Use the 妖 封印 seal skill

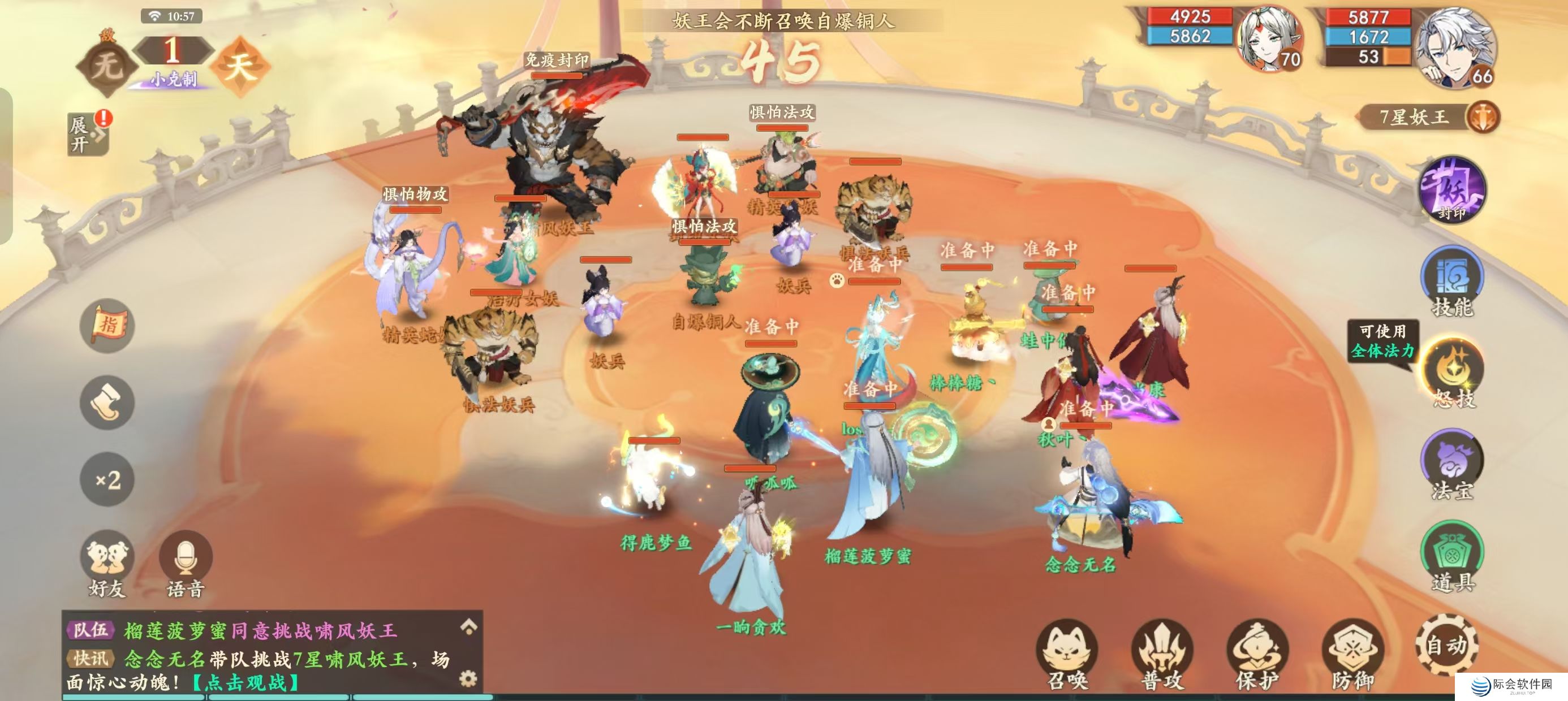(1453, 189)
